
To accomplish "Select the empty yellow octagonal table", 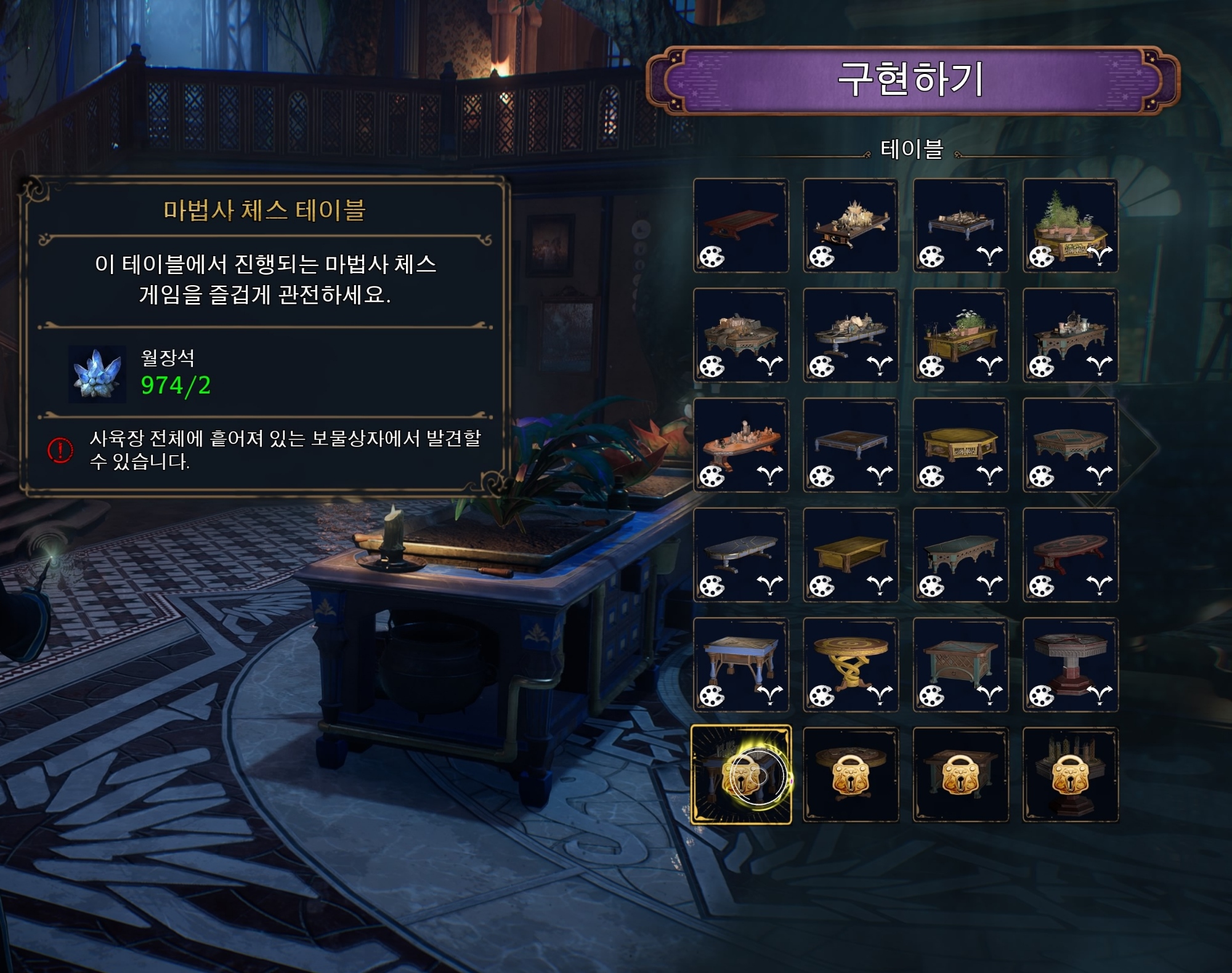I will pyautogui.click(x=960, y=445).
